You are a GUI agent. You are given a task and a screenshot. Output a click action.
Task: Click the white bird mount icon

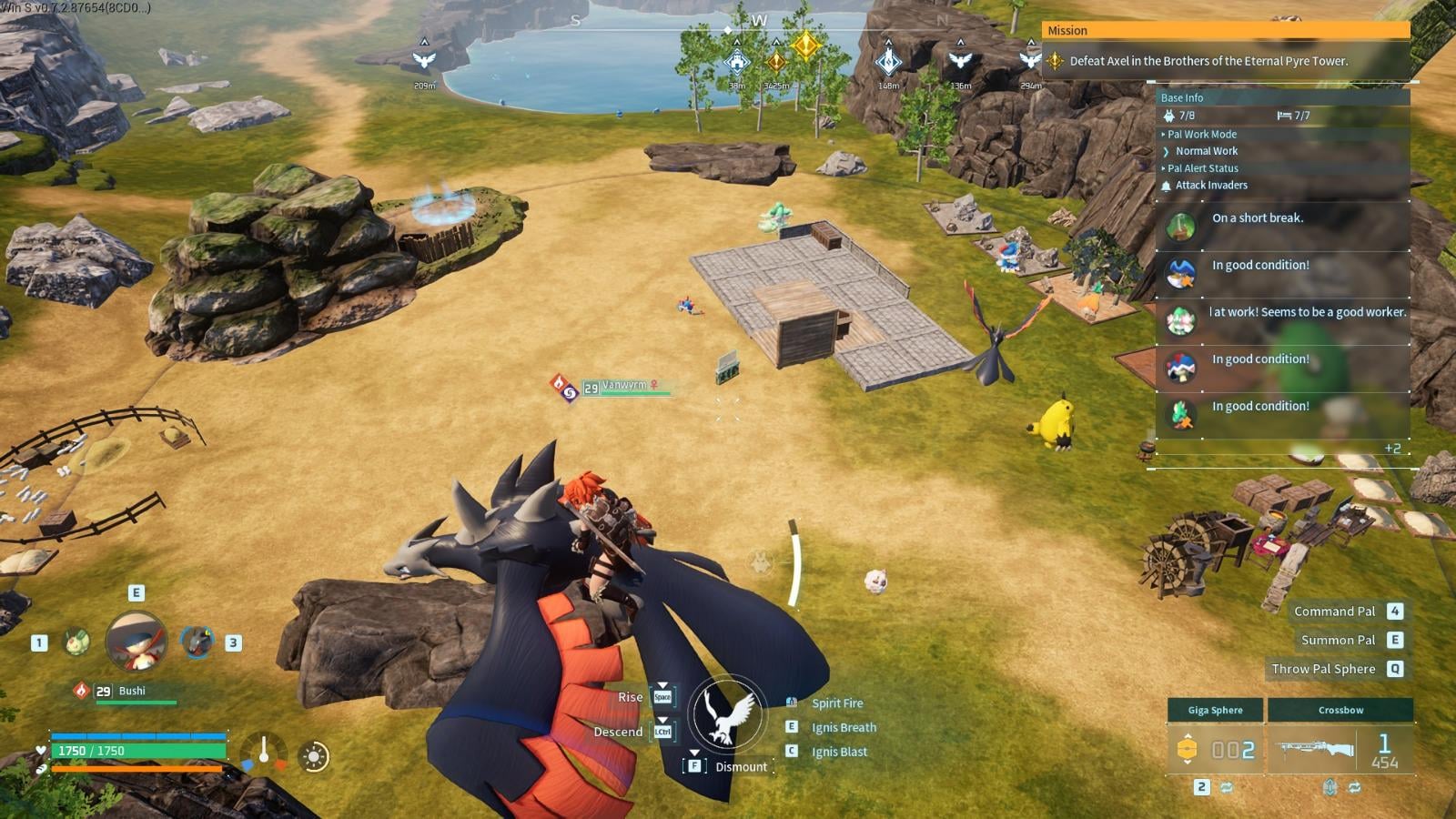(x=725, y=713)
